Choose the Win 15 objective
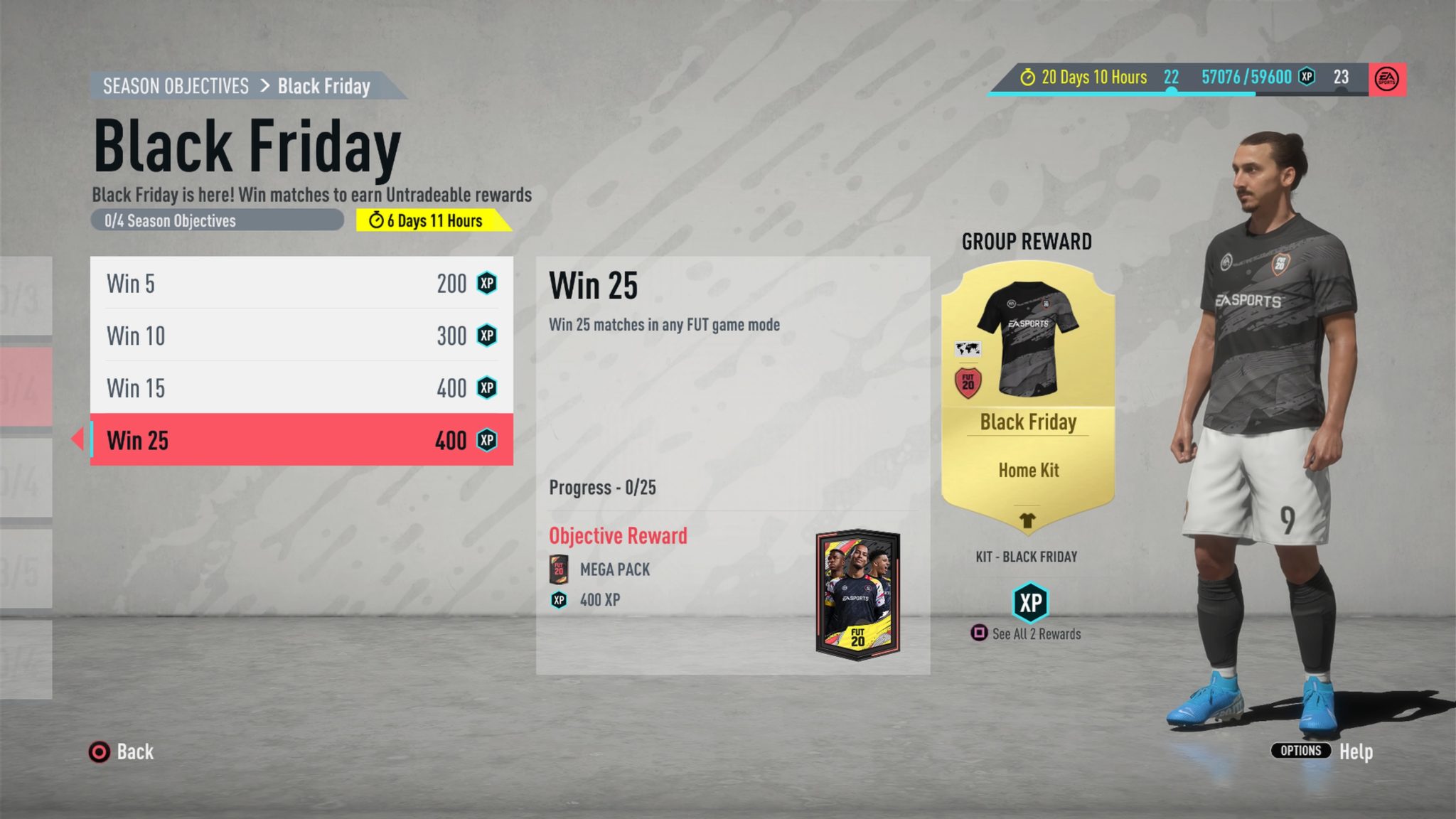This screenshot has height=819, width=1456. 301,388
